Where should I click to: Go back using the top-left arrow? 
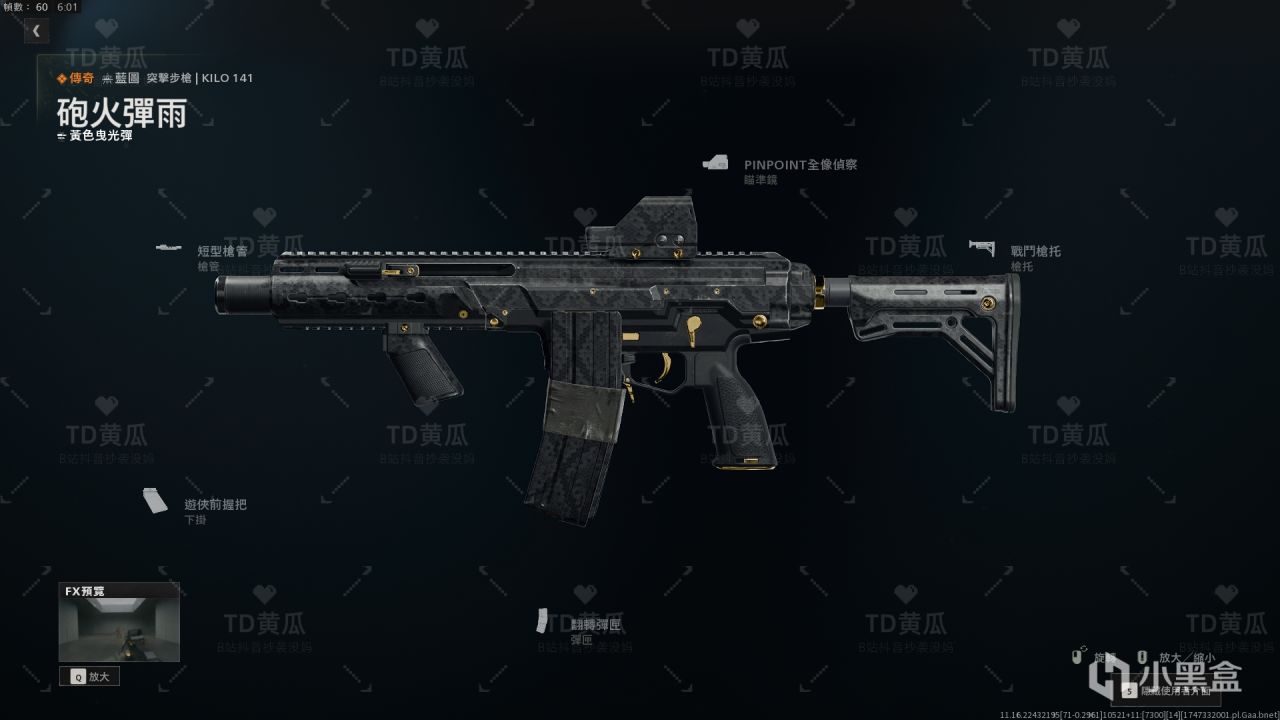click(36, 31)
